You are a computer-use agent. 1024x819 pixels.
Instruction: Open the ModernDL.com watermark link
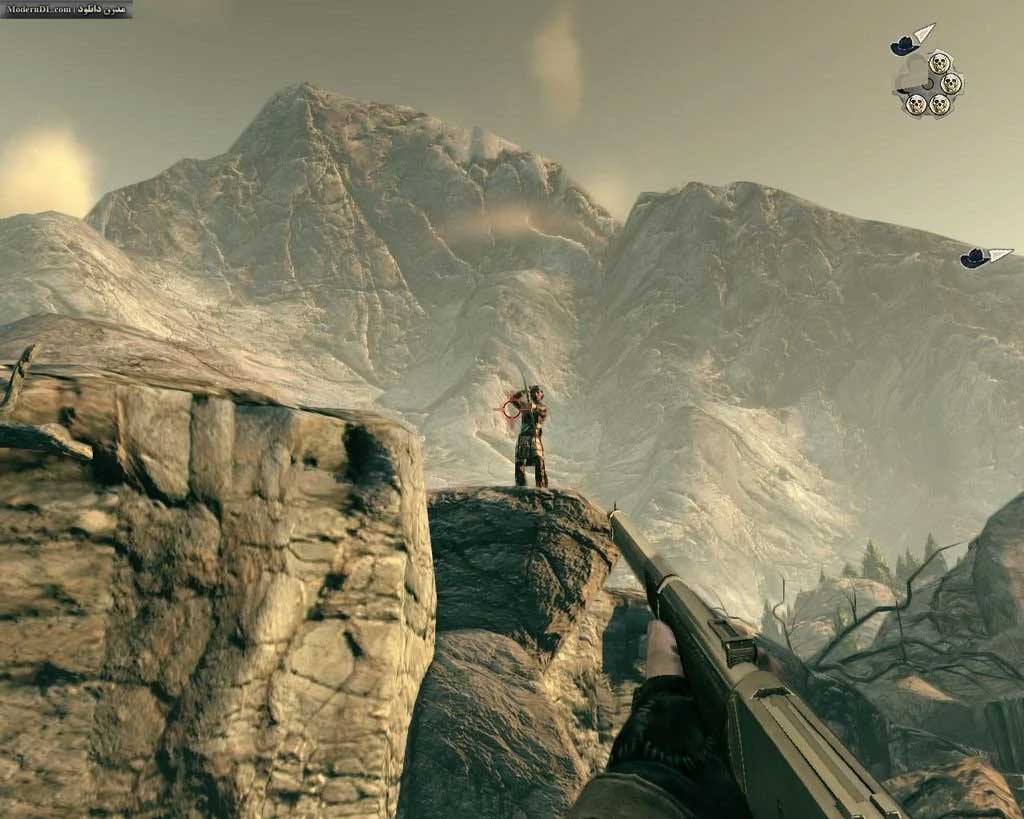click(66, 9)
